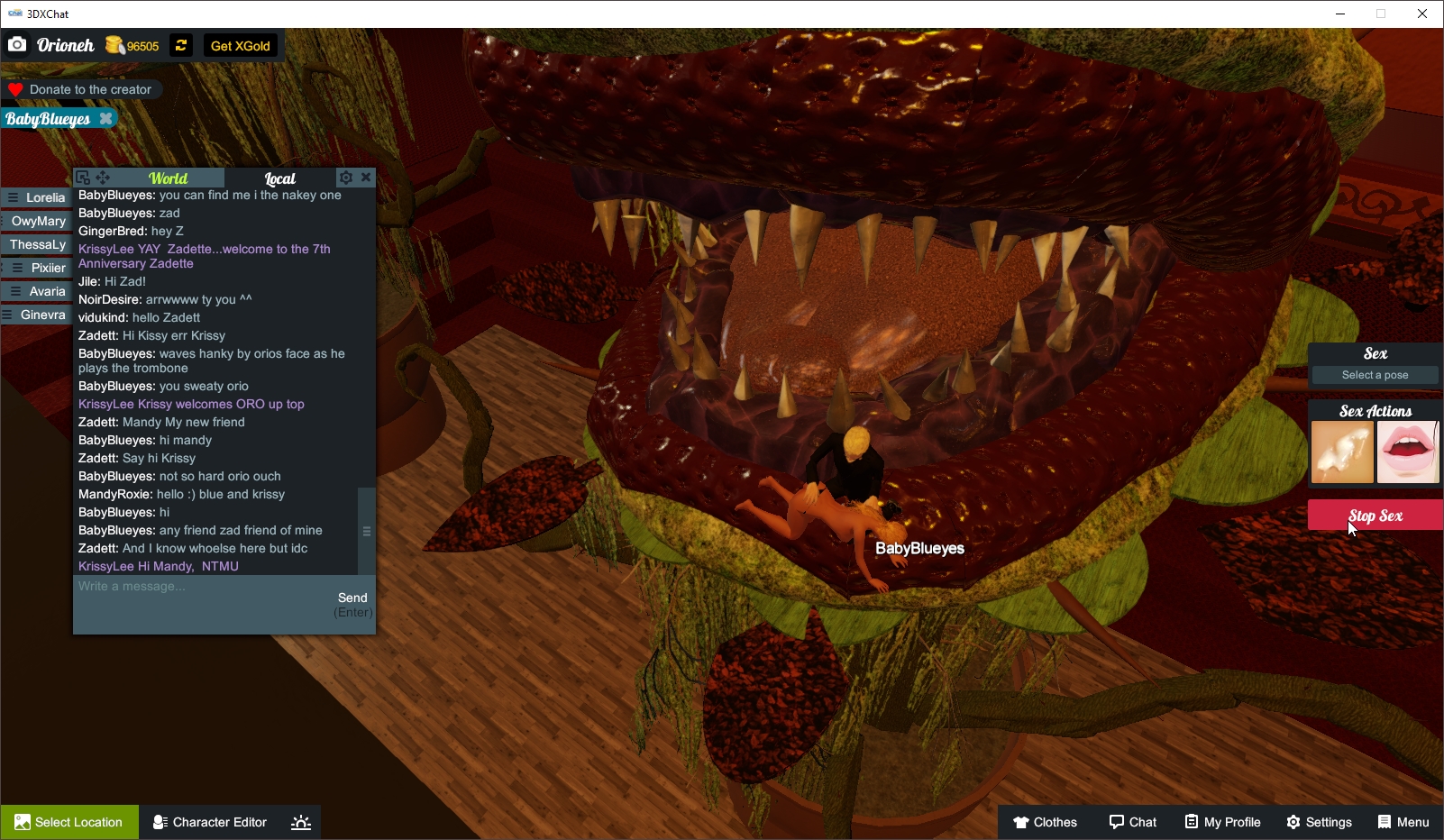This screenshot has width=1444, height=840.
Task: Select the oral option in Sex Actions
Action: point(1408,452)
